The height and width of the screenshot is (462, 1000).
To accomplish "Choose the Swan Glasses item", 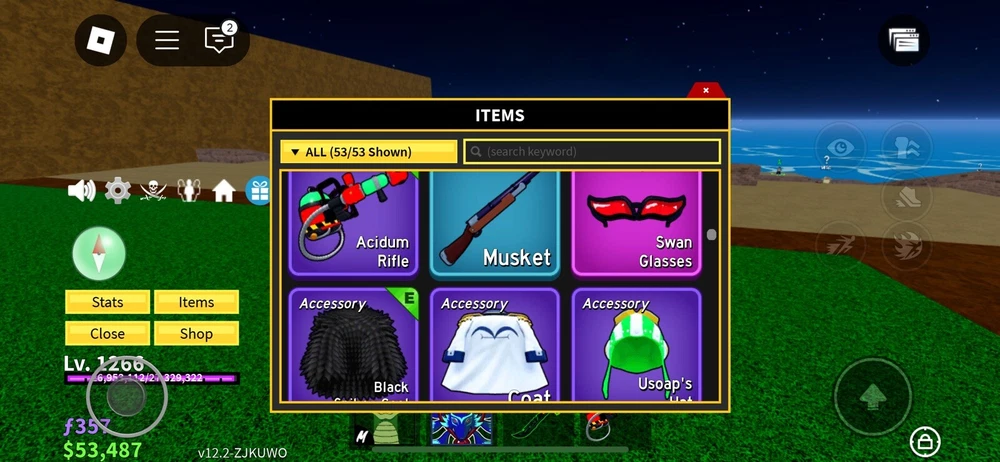I will [x=636, y=223].
